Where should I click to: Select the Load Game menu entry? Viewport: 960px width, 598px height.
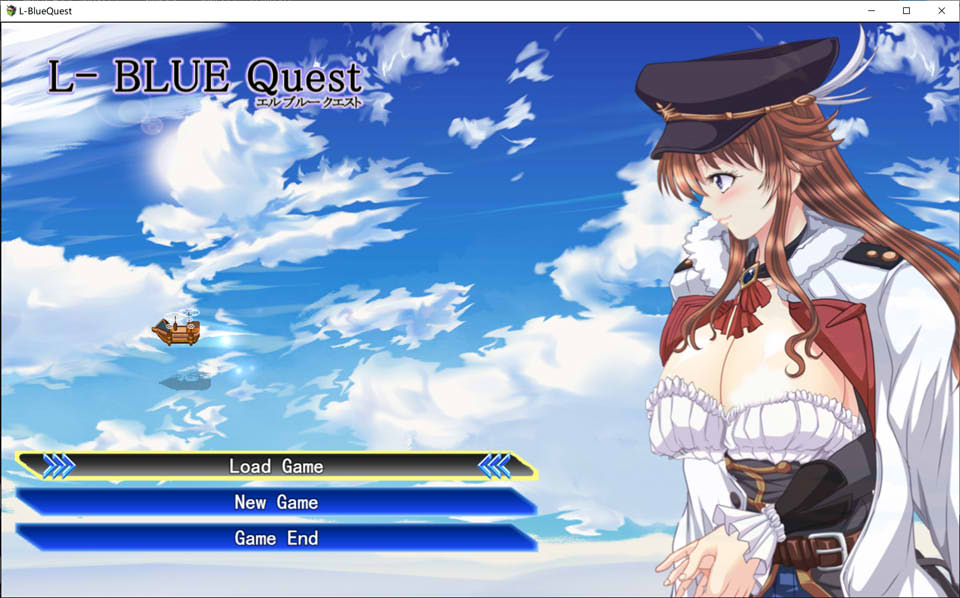click(276, 466)
